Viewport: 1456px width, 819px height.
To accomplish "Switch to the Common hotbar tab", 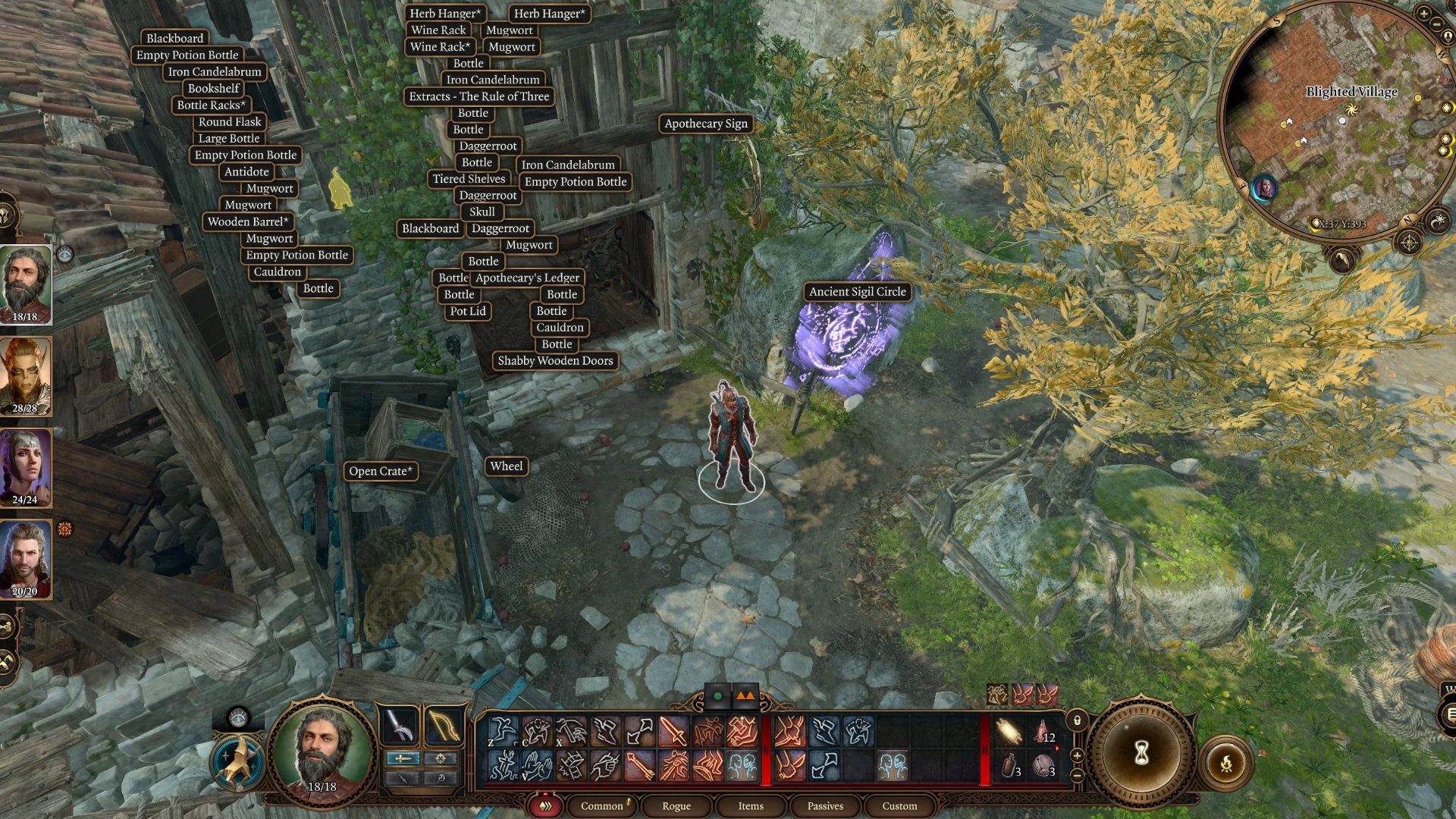I will (x=602, y=805).
